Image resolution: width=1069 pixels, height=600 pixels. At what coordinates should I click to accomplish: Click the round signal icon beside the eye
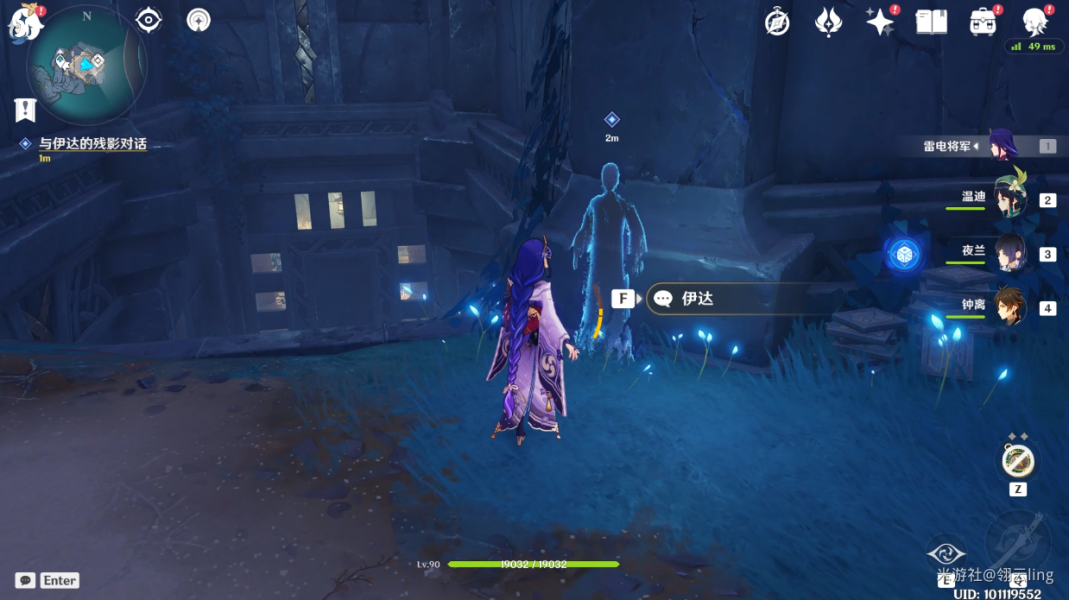pyautogui.click(x=199, y=19)
